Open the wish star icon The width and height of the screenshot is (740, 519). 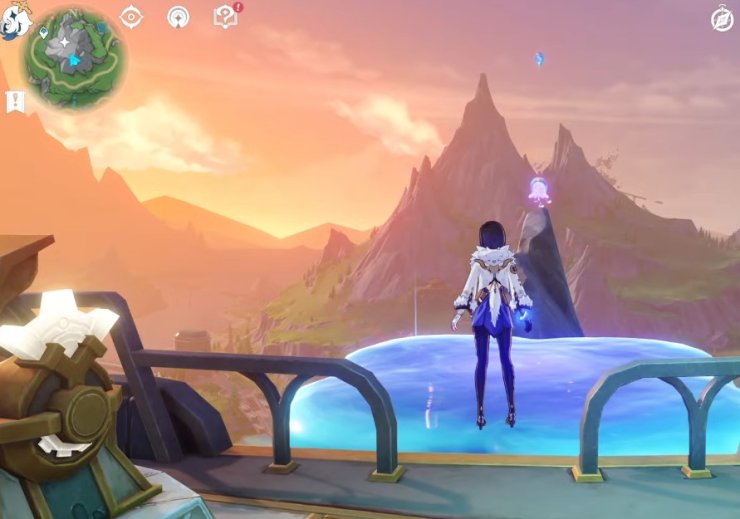(178, 17)
